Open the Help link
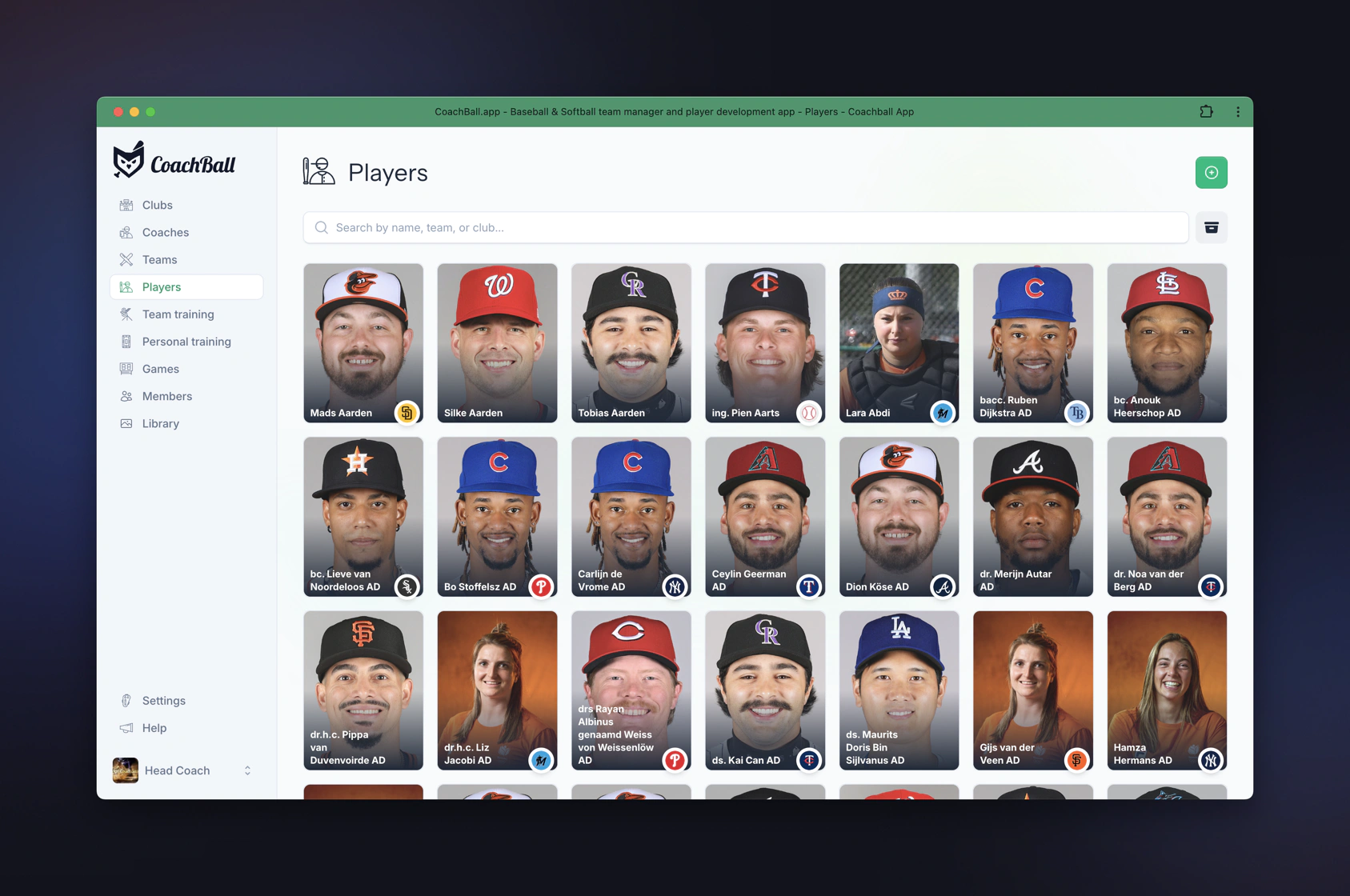The height and width of the screenshot is (896, 1350). 152,728
